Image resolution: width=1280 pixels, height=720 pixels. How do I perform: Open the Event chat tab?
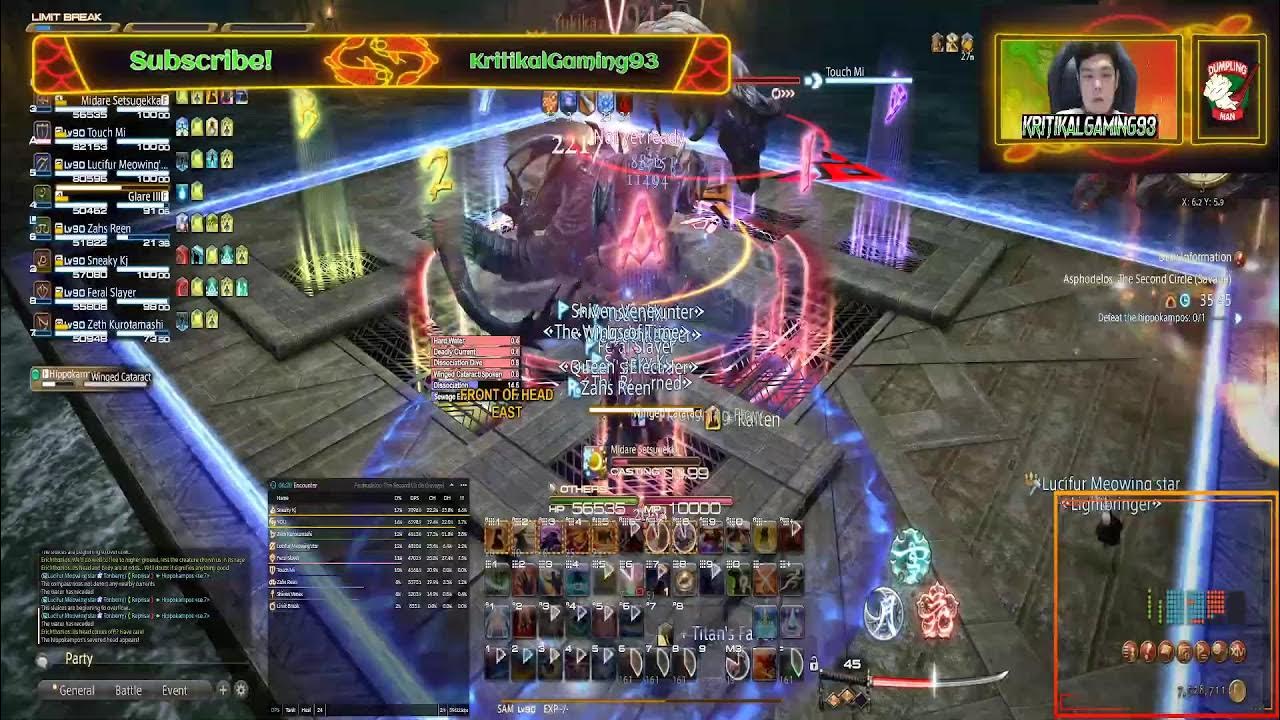point(175,690)
